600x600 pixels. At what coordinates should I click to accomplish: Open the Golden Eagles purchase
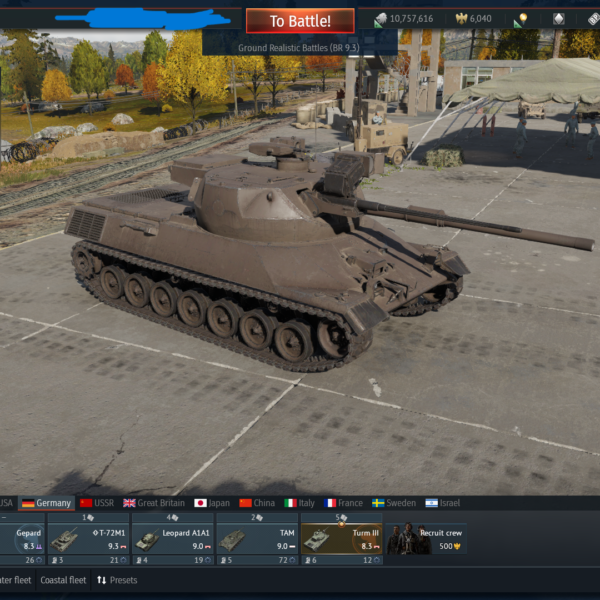pyautogui.click(x=473, y=19)
